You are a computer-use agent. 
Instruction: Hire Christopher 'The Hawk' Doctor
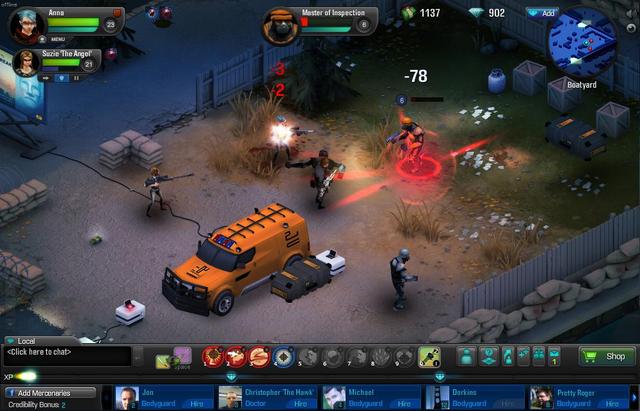[x=298, y=403]
